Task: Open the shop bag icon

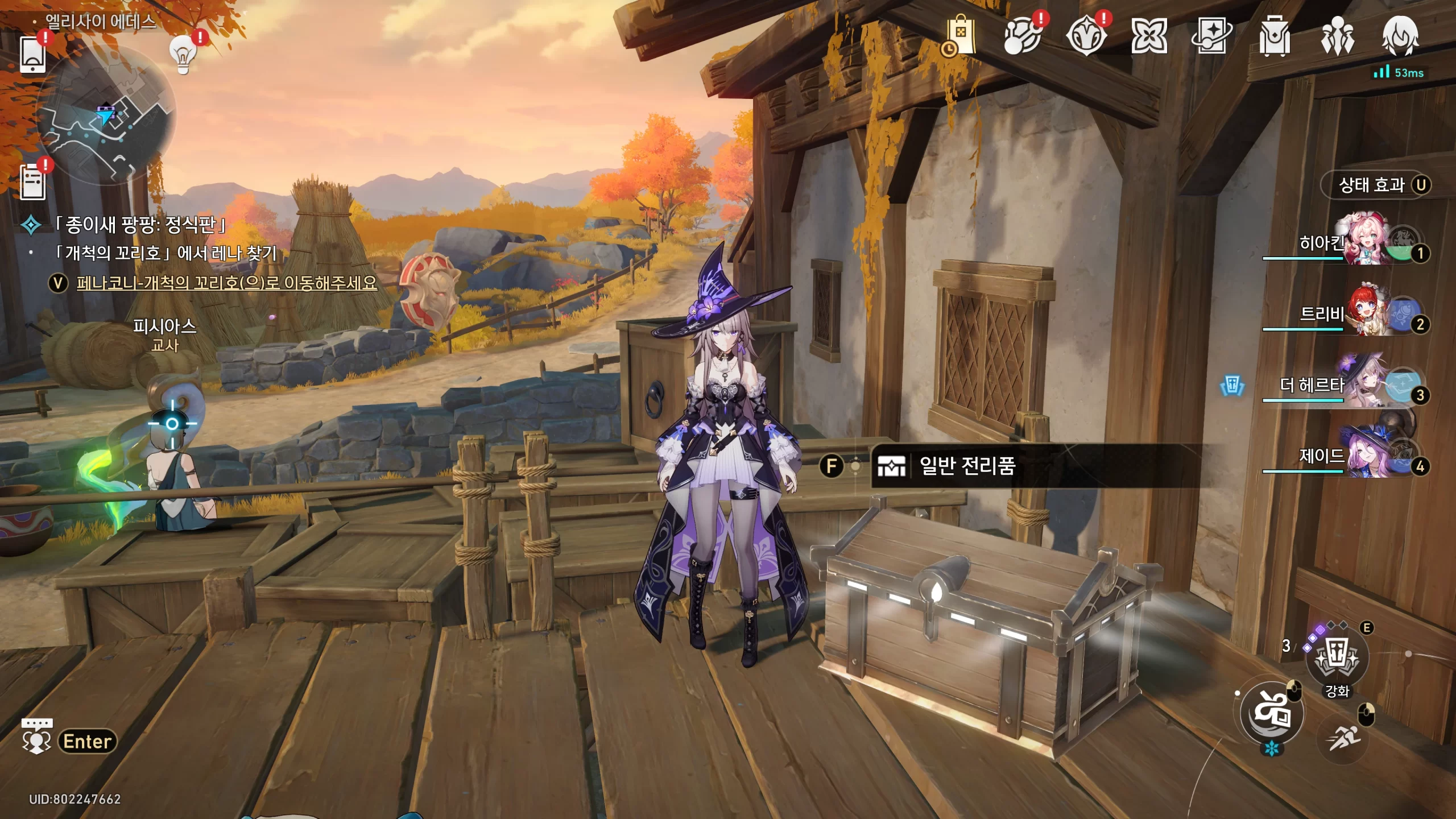Action: click(960, 36)
